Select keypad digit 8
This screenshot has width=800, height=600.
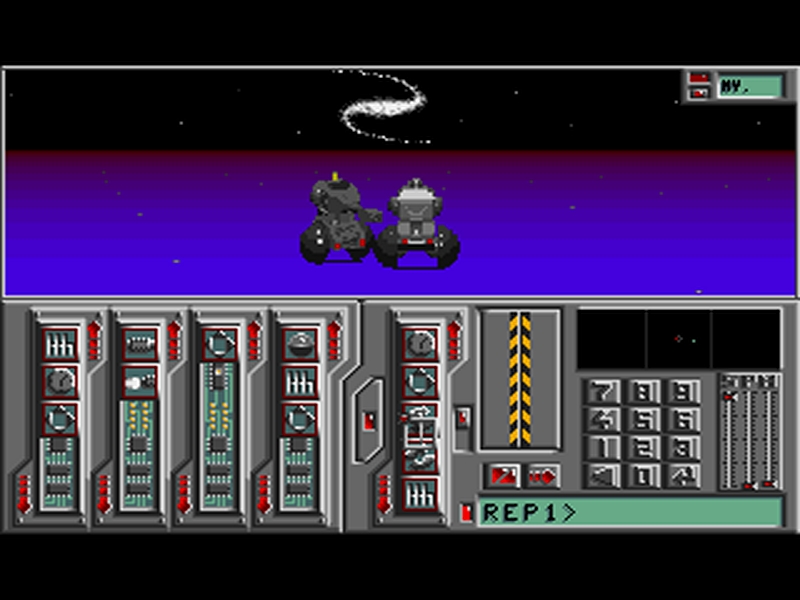tap(643, 392)
